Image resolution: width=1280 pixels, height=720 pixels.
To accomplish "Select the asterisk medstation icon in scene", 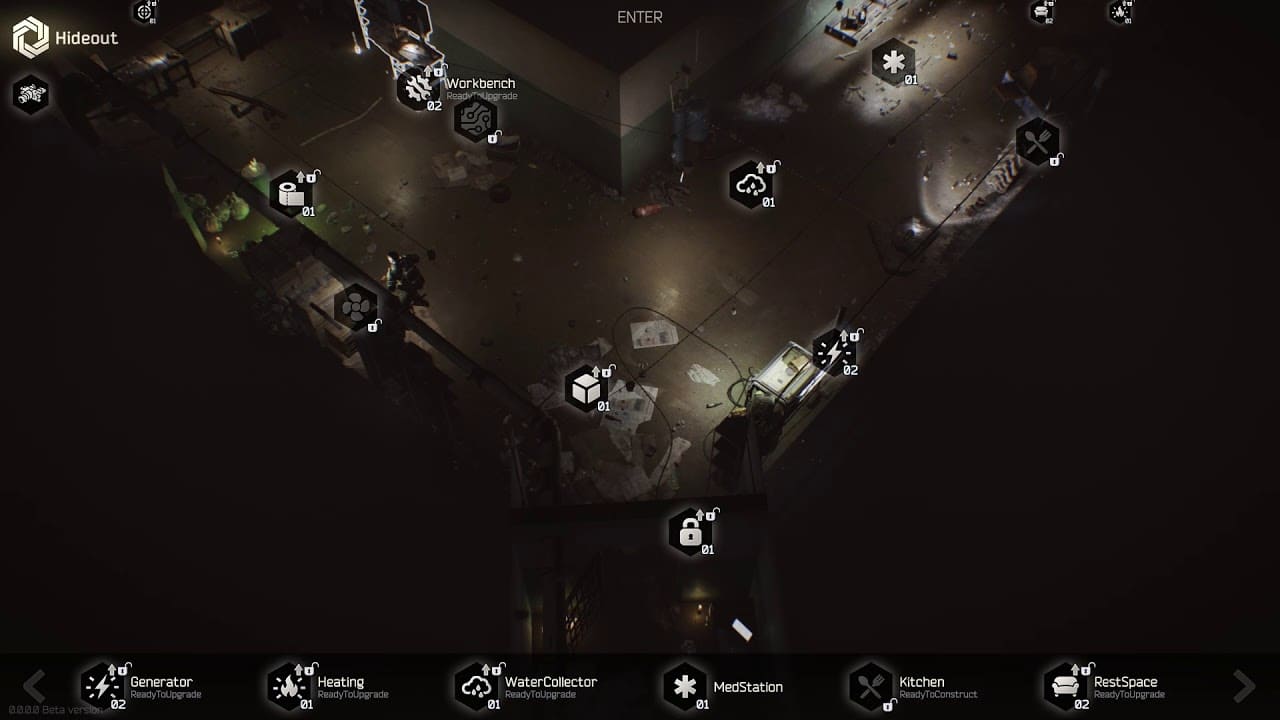I will point(892,62).
